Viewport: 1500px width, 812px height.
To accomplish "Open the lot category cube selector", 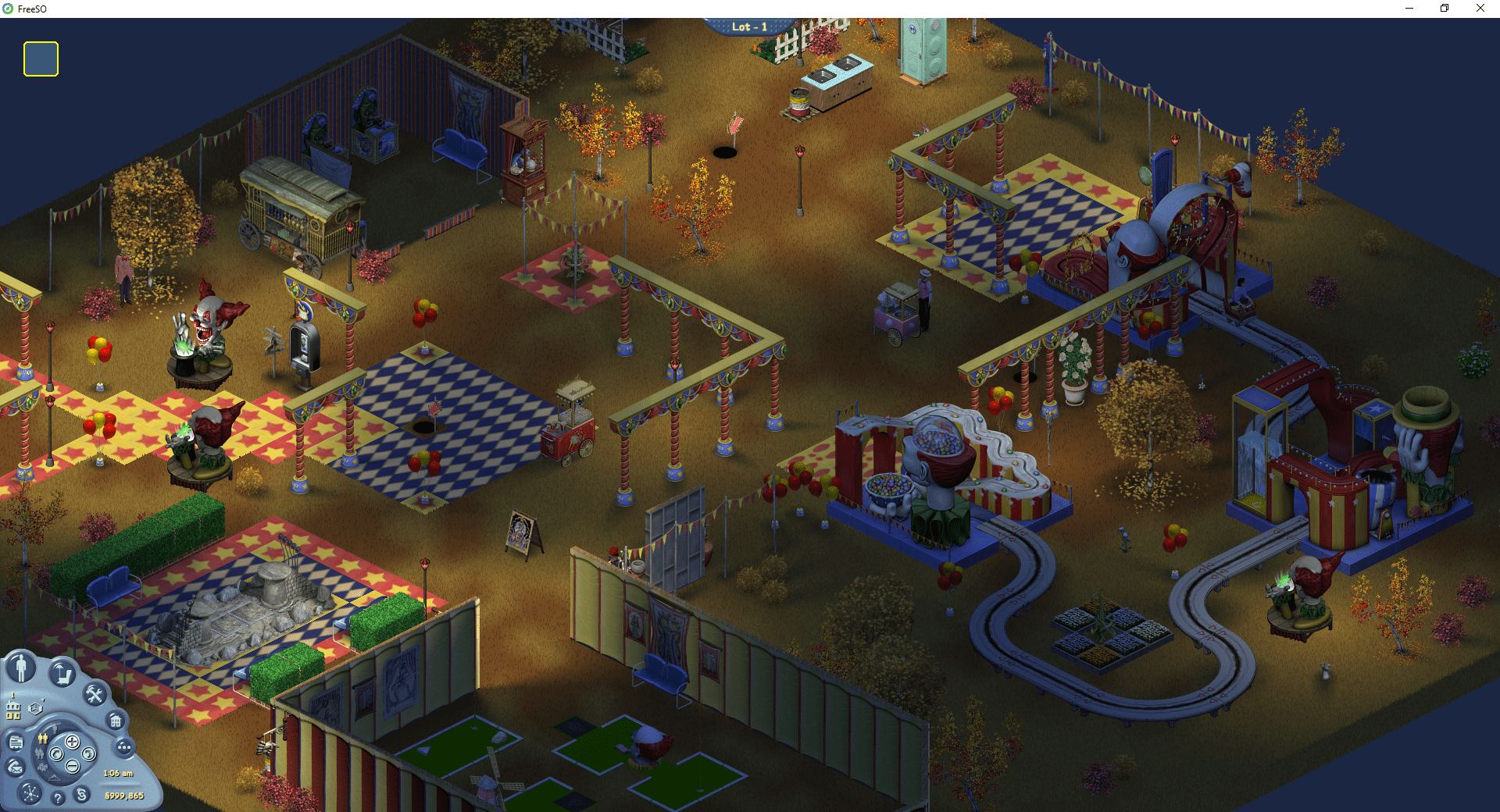I will [x=35, y=708].
